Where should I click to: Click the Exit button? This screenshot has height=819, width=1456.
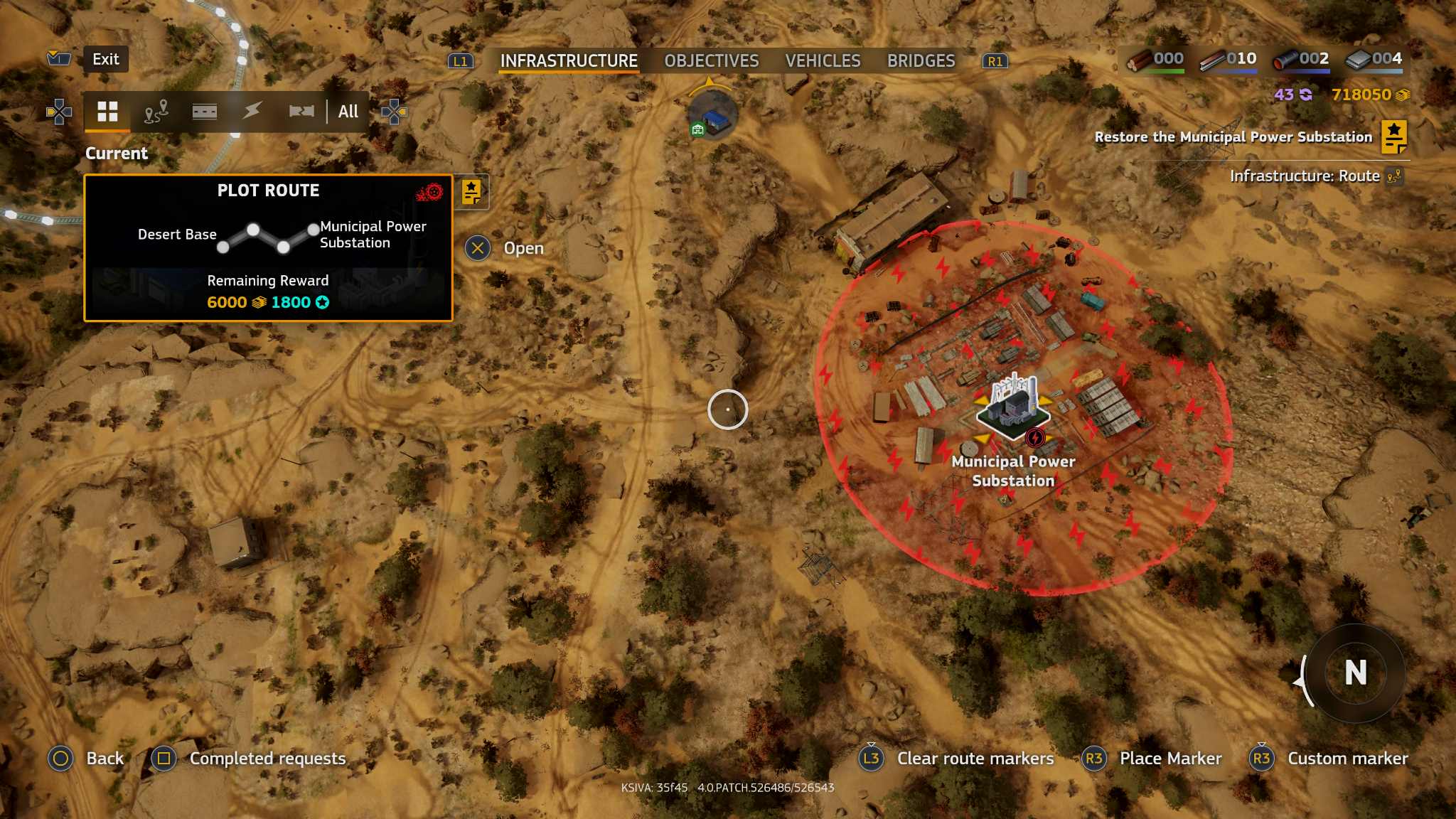(105, 59)
